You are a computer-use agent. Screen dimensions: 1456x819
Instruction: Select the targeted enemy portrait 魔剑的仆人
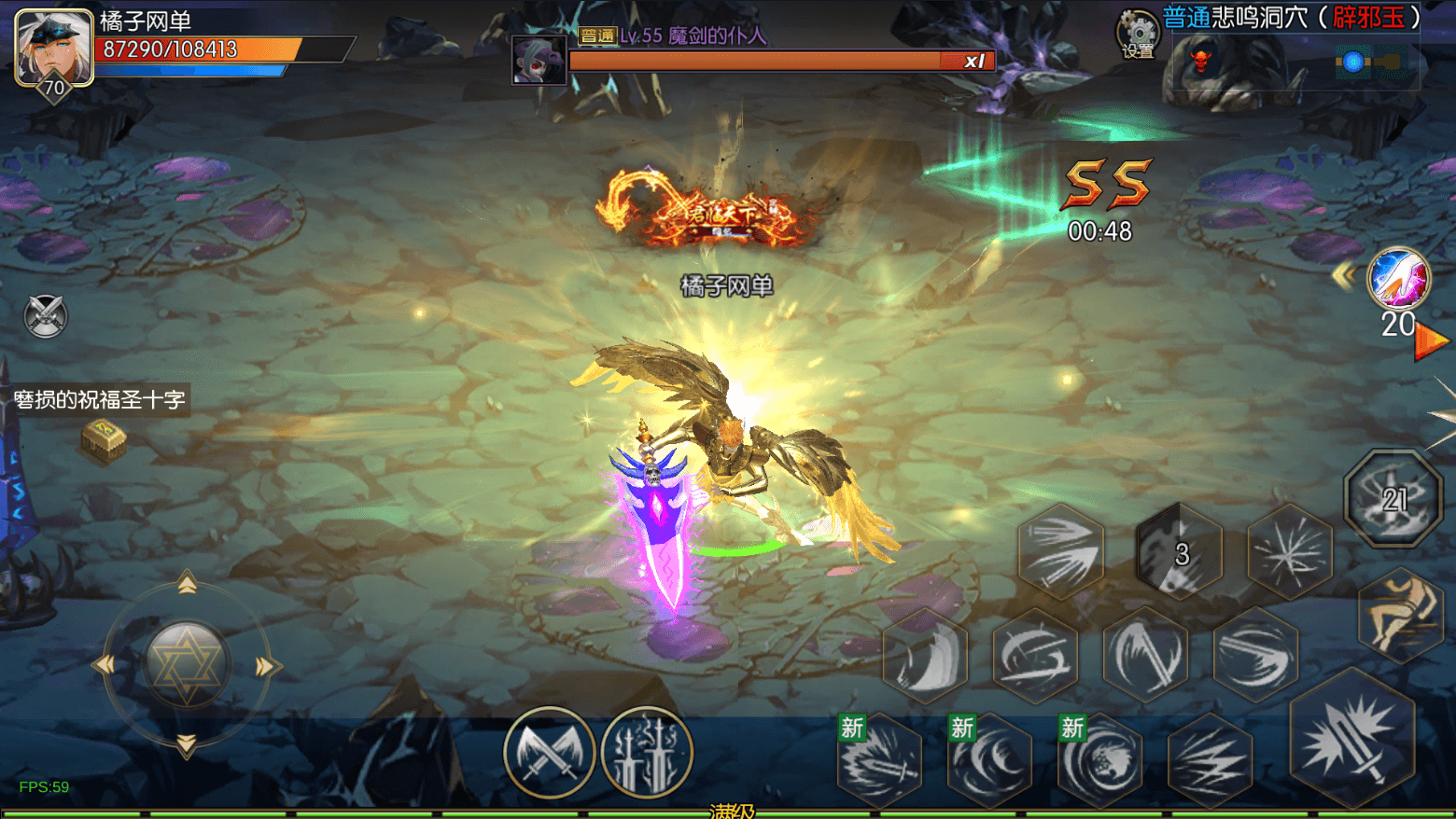coord(539,61)
